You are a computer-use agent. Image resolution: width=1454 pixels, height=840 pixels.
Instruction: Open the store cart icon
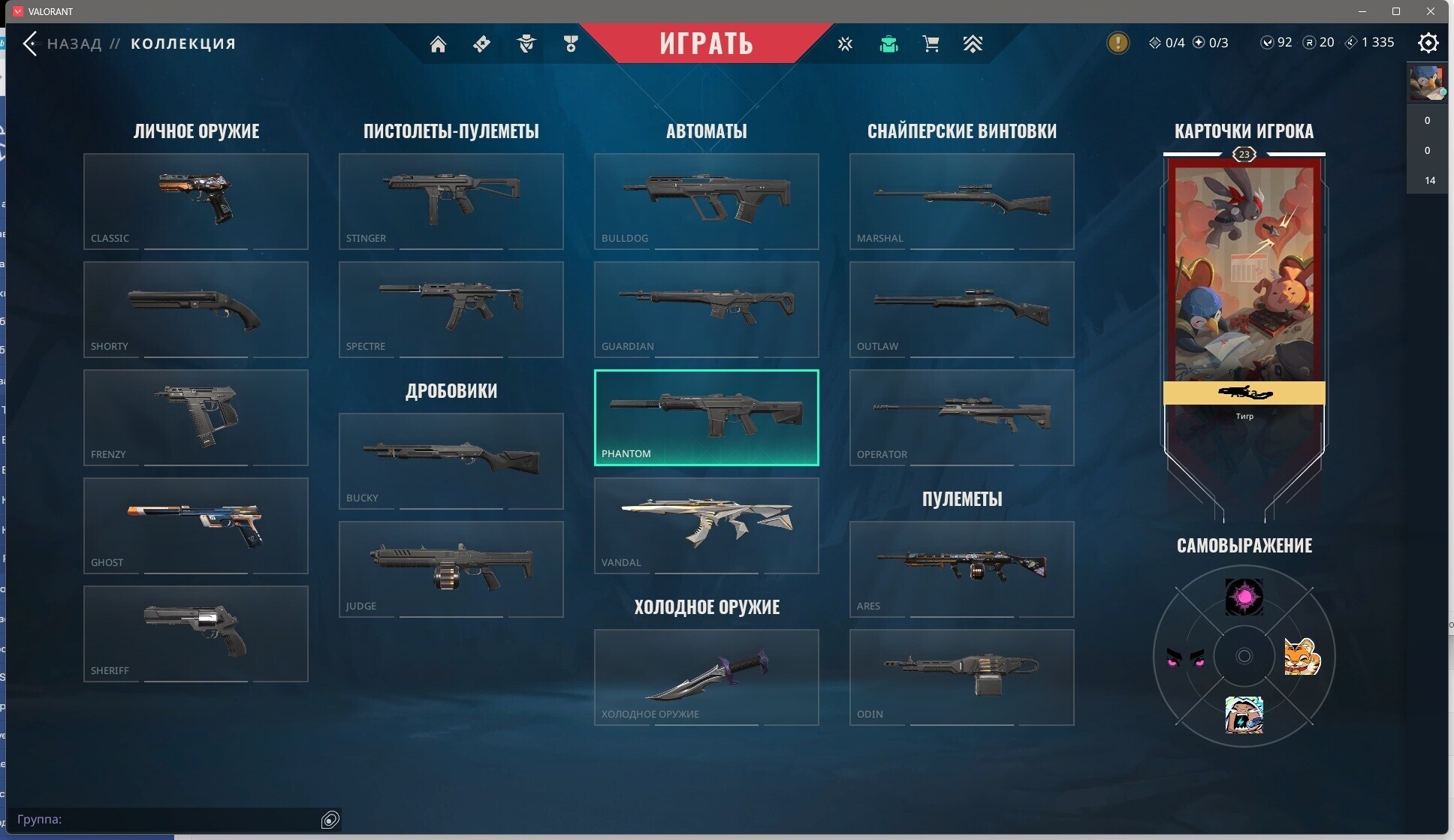(x=931, y=44)
